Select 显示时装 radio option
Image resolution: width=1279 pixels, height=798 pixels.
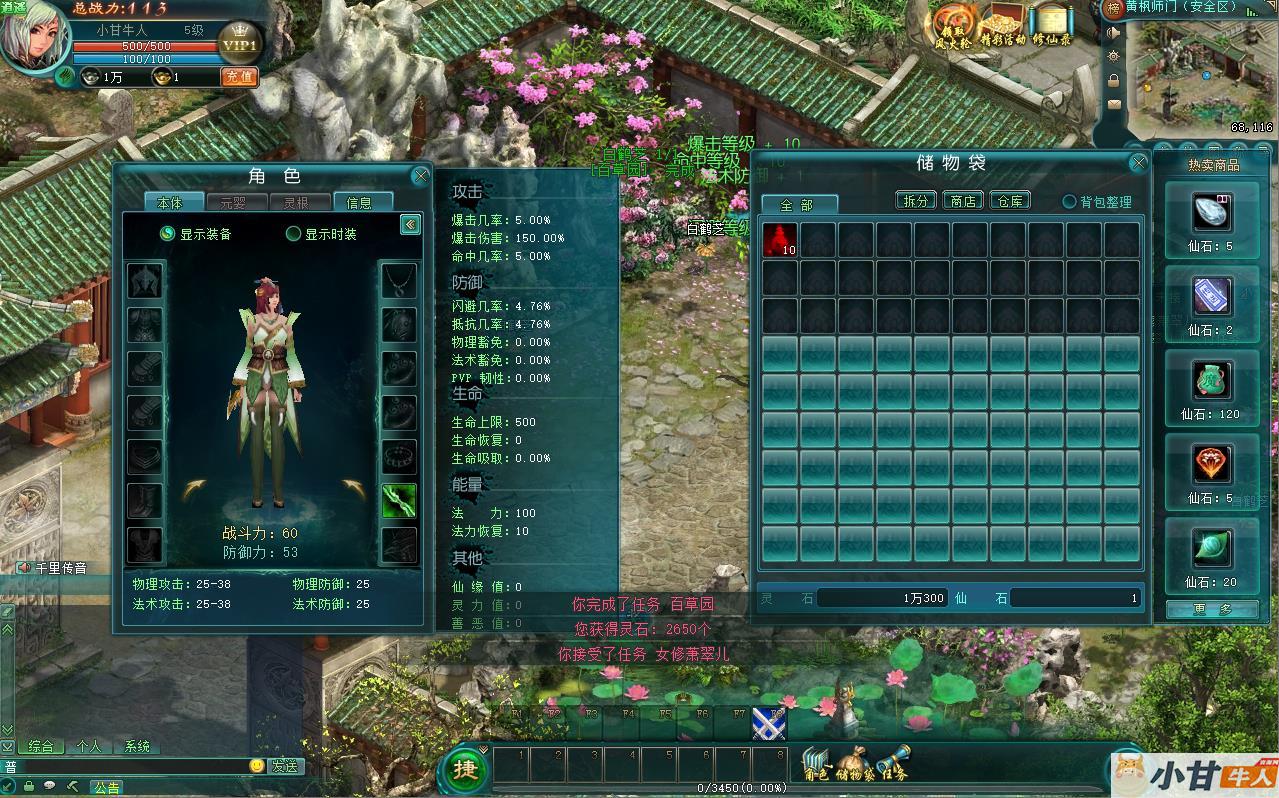tap(294, 234)
